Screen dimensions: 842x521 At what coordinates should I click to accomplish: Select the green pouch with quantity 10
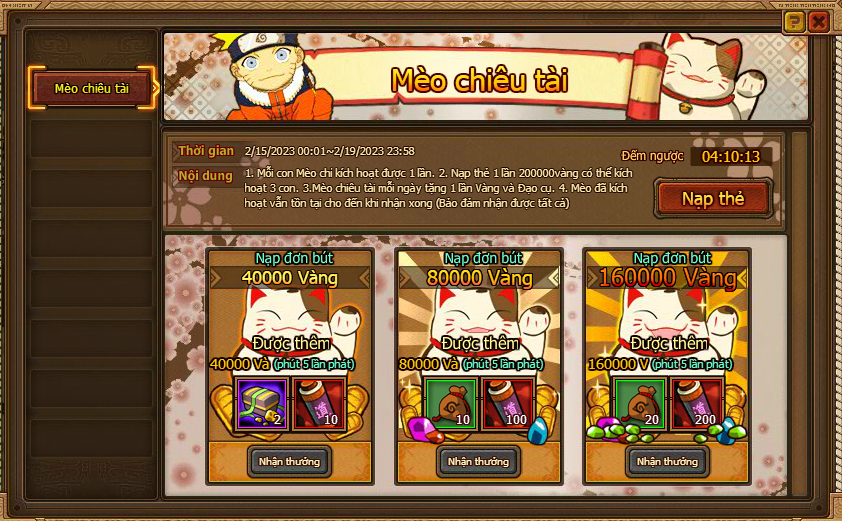[x=451, y=402]
